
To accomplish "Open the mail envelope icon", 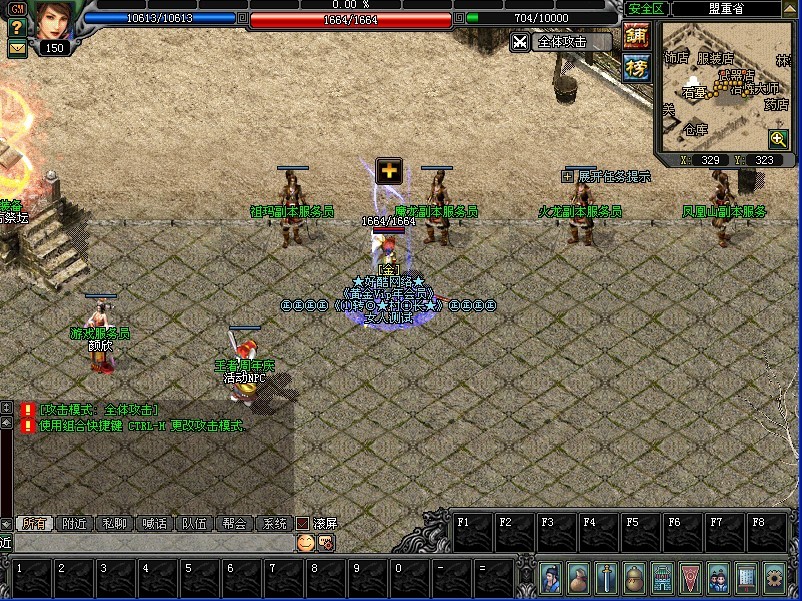I will pyautogui.click(x=16, y=47).
